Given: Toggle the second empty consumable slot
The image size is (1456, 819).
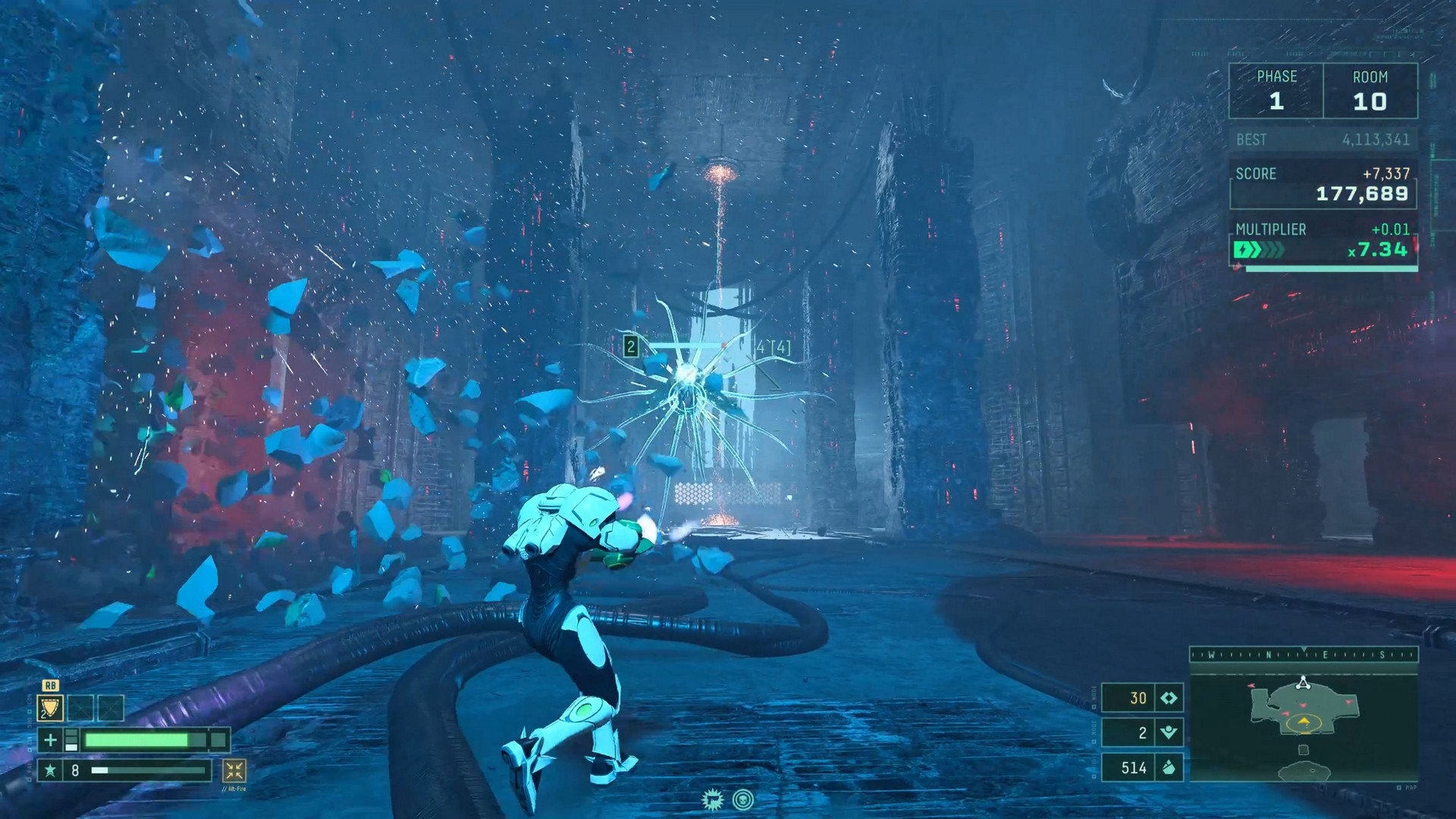Looking at the screenshot, I should pos(110,708).
